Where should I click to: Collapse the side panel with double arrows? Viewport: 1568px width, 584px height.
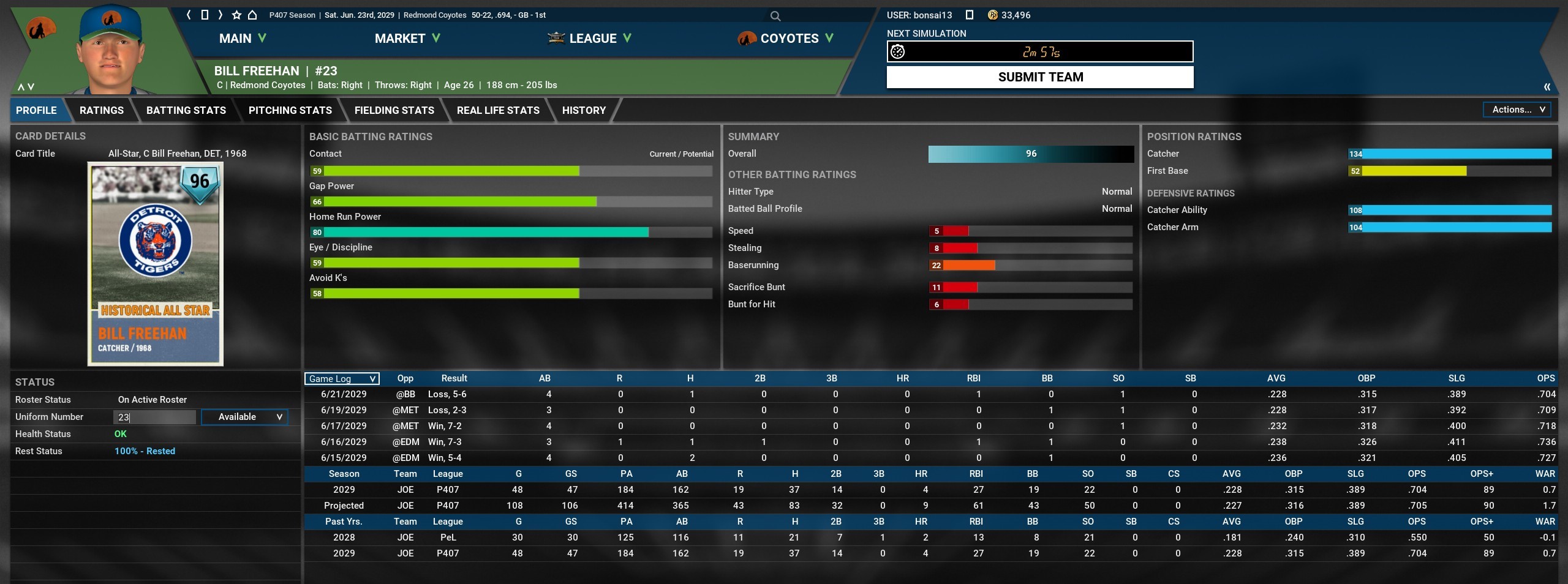click(x=1547, y=87)
